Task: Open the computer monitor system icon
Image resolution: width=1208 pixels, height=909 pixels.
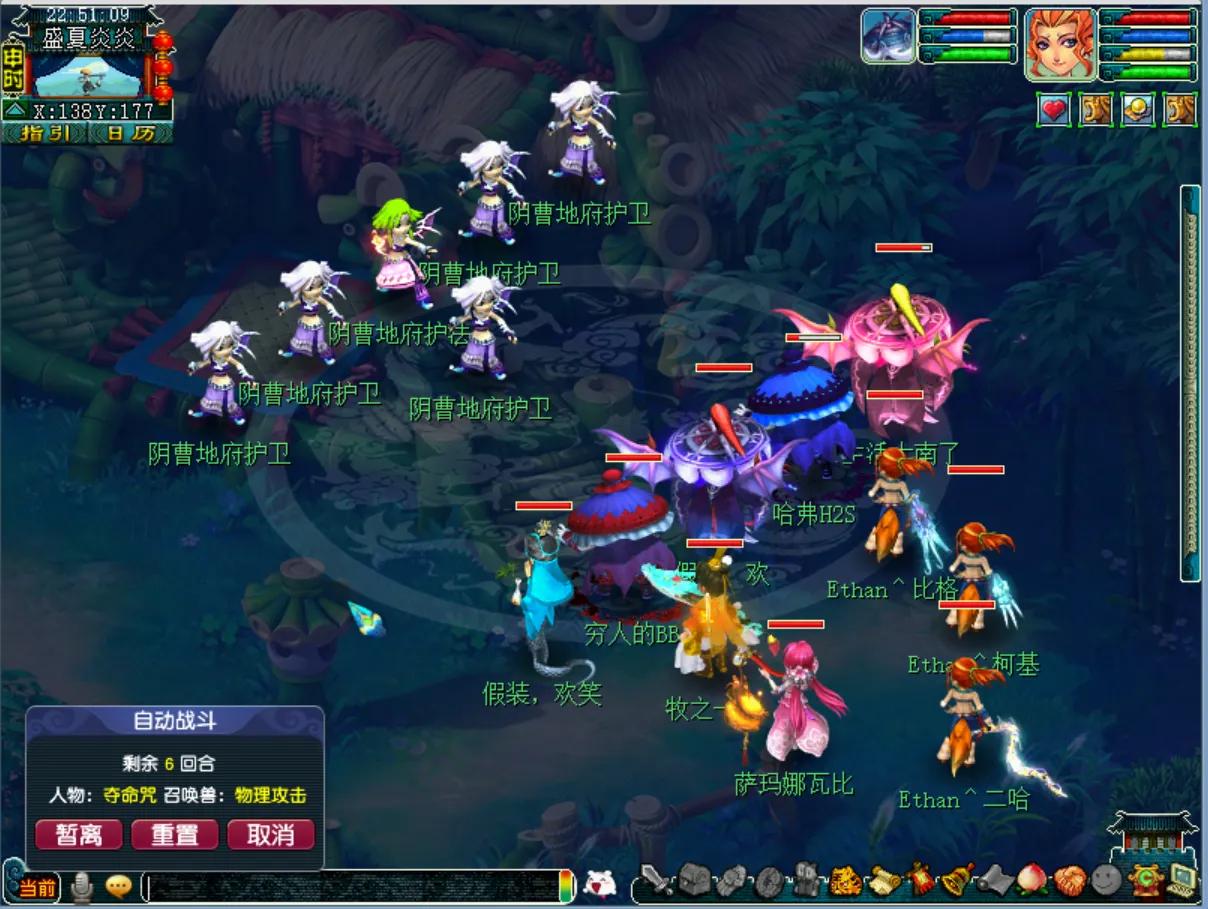Action: pyautogui.click(x=1183, y=879)
